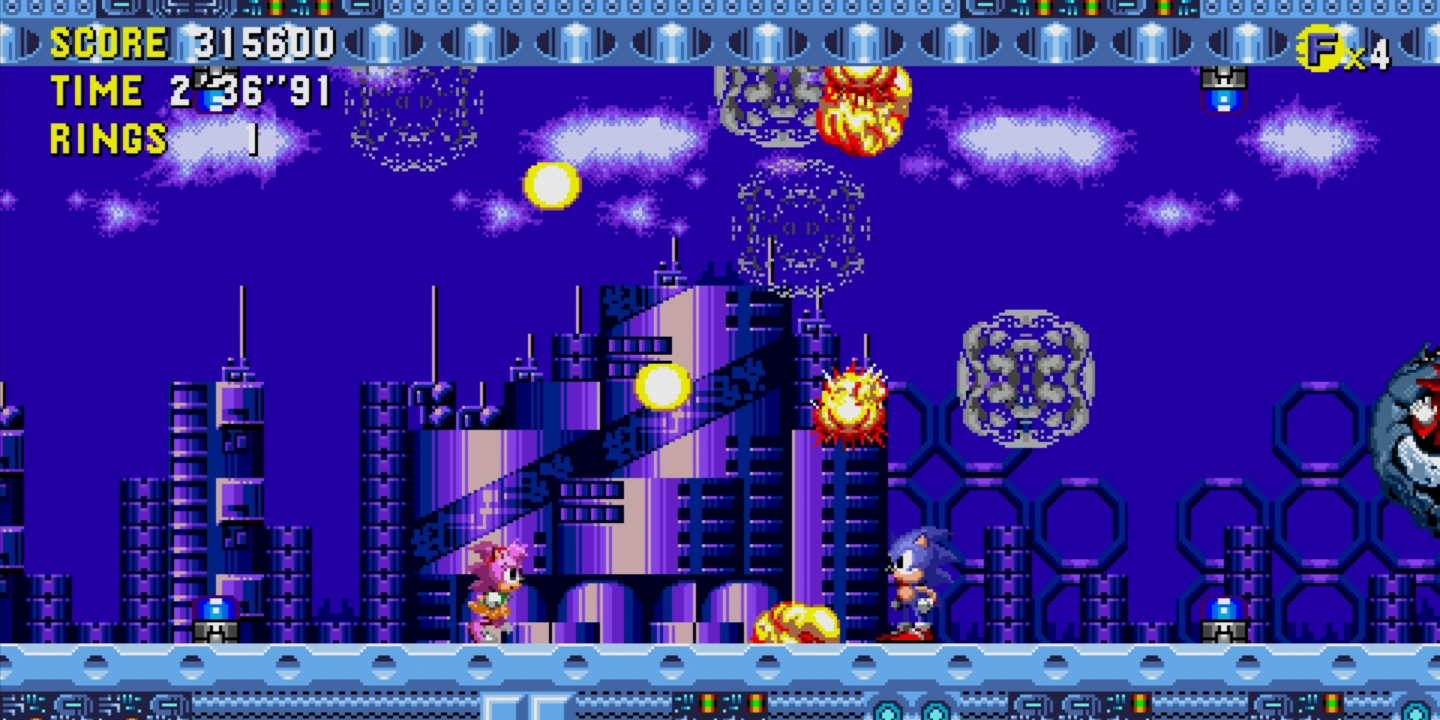Click the TIME value reading 2'36"91

tap(250, 90)
